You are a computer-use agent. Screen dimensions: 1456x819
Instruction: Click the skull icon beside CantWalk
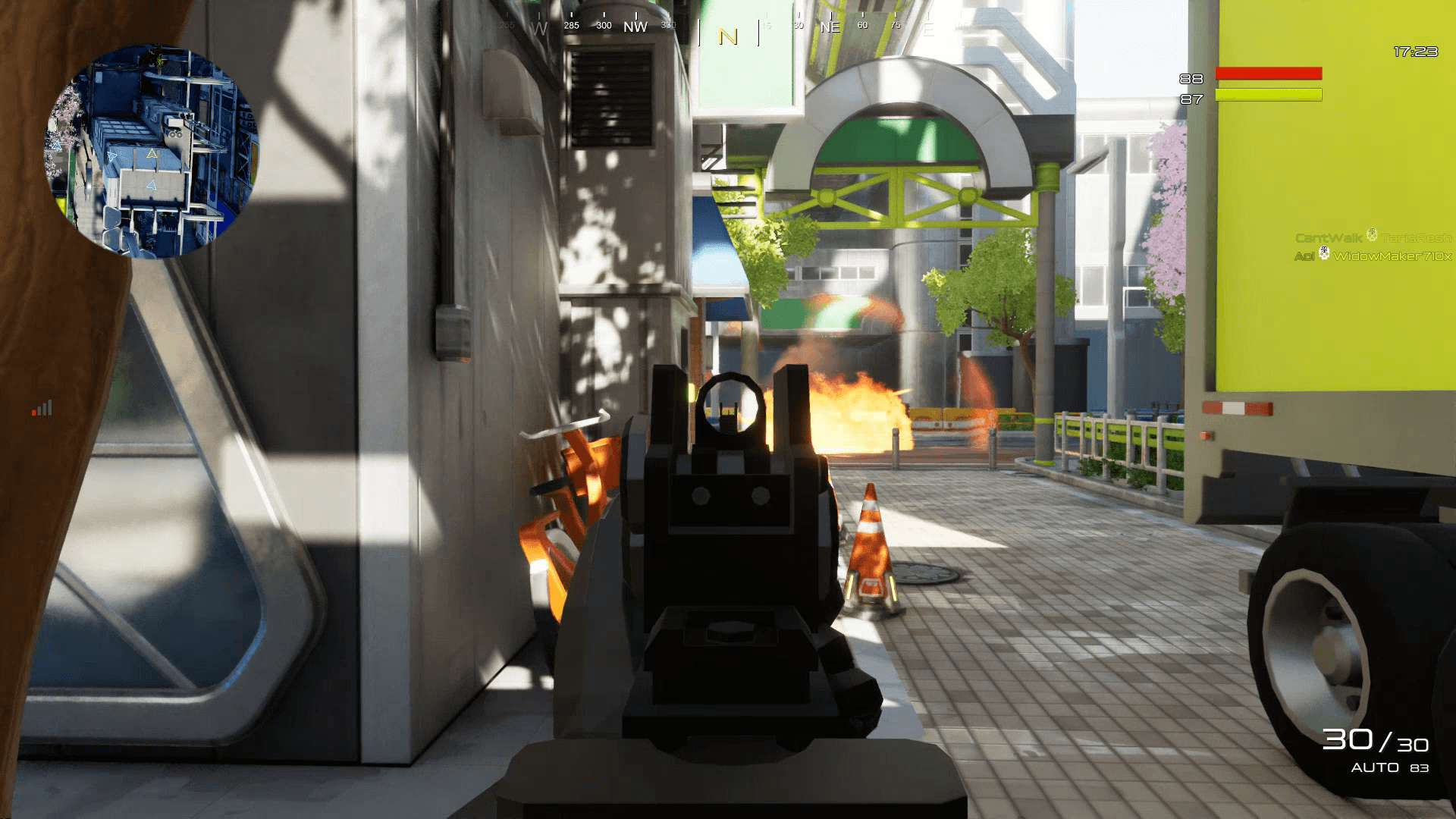[x=1372, y=236]
